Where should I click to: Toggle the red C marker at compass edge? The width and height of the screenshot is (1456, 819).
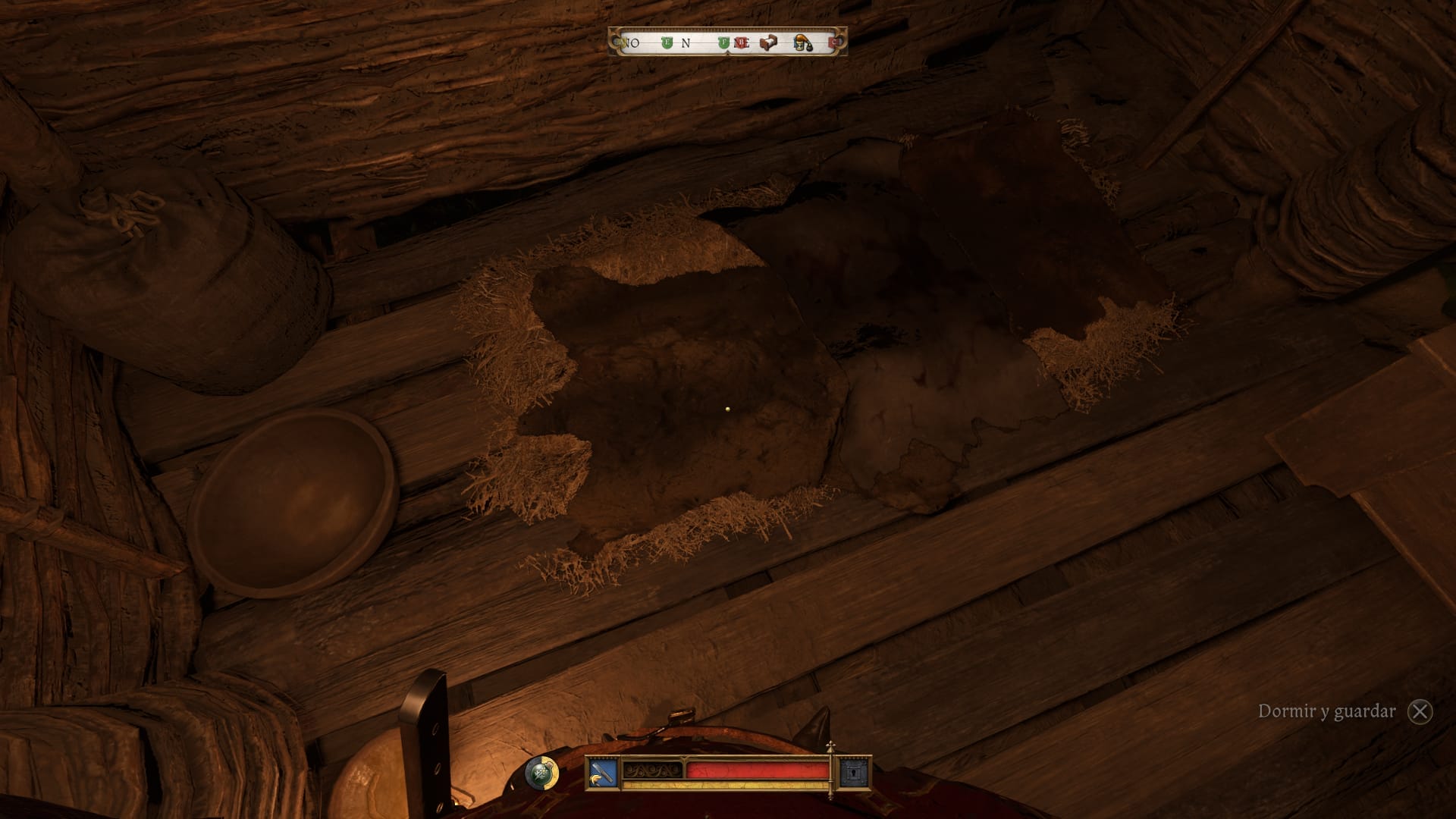click(833, 42)
